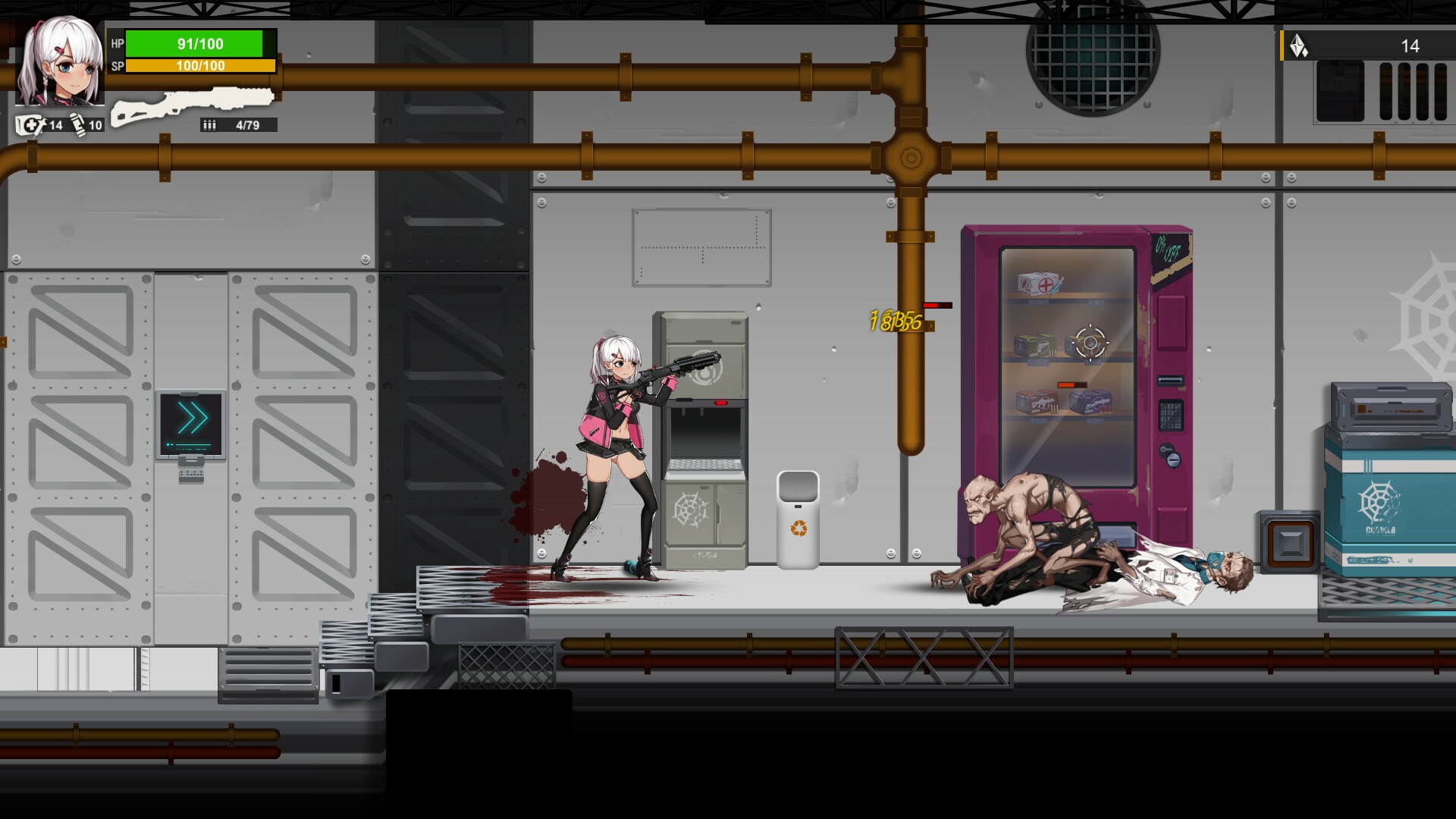Click the ammo bullets icon near 4/79
Viewport: 1456px width, 819px height.
210,125
